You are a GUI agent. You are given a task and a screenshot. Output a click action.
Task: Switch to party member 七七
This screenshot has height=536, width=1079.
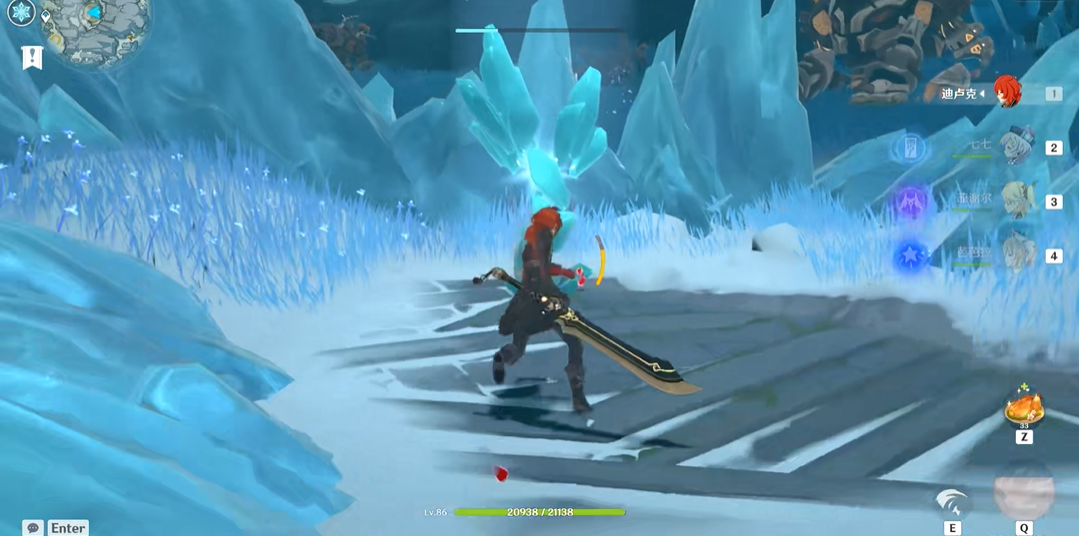coord(1017,147)
